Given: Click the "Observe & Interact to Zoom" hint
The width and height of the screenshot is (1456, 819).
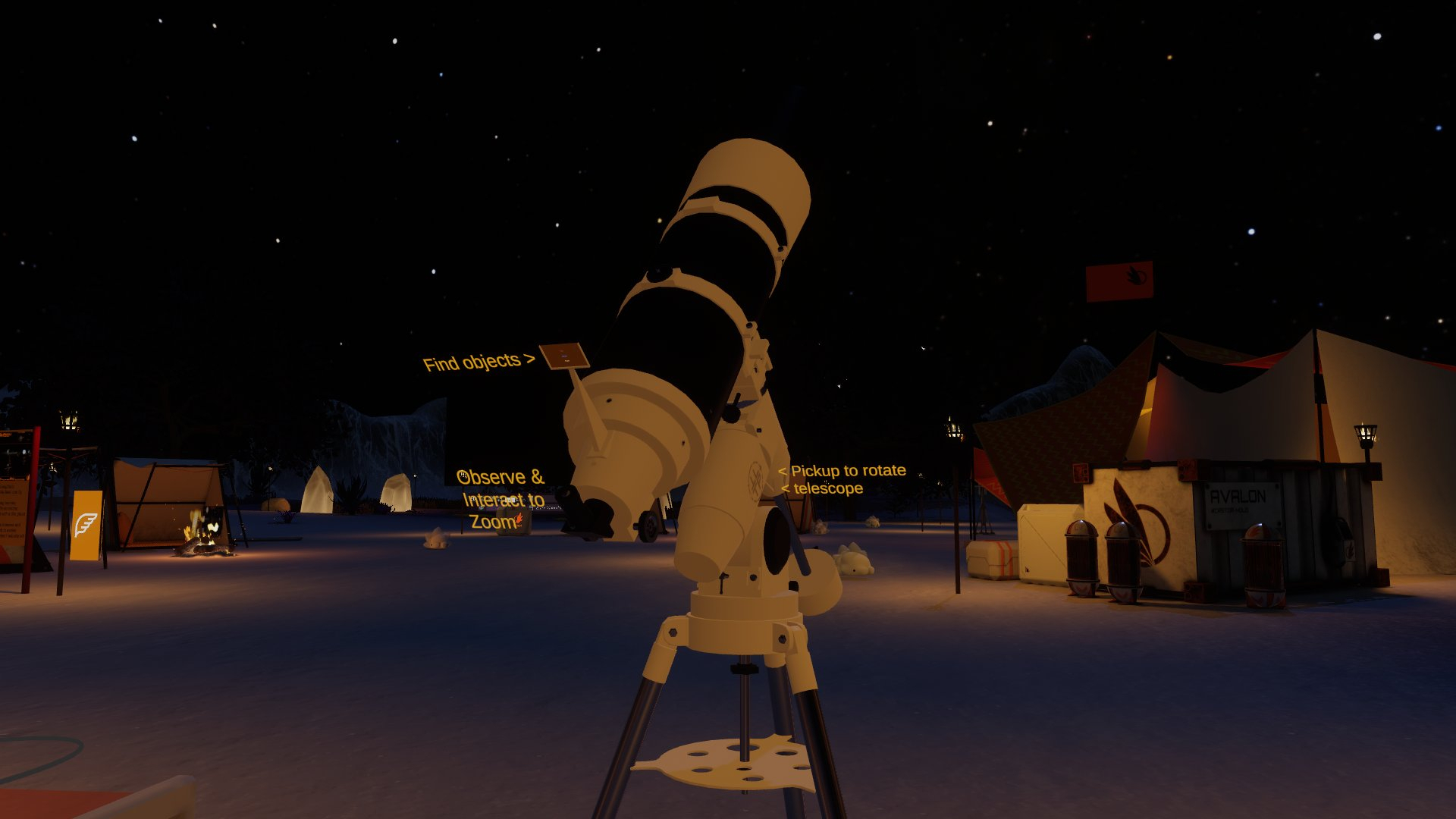Looking at the screenshot, I should (500, 498).
